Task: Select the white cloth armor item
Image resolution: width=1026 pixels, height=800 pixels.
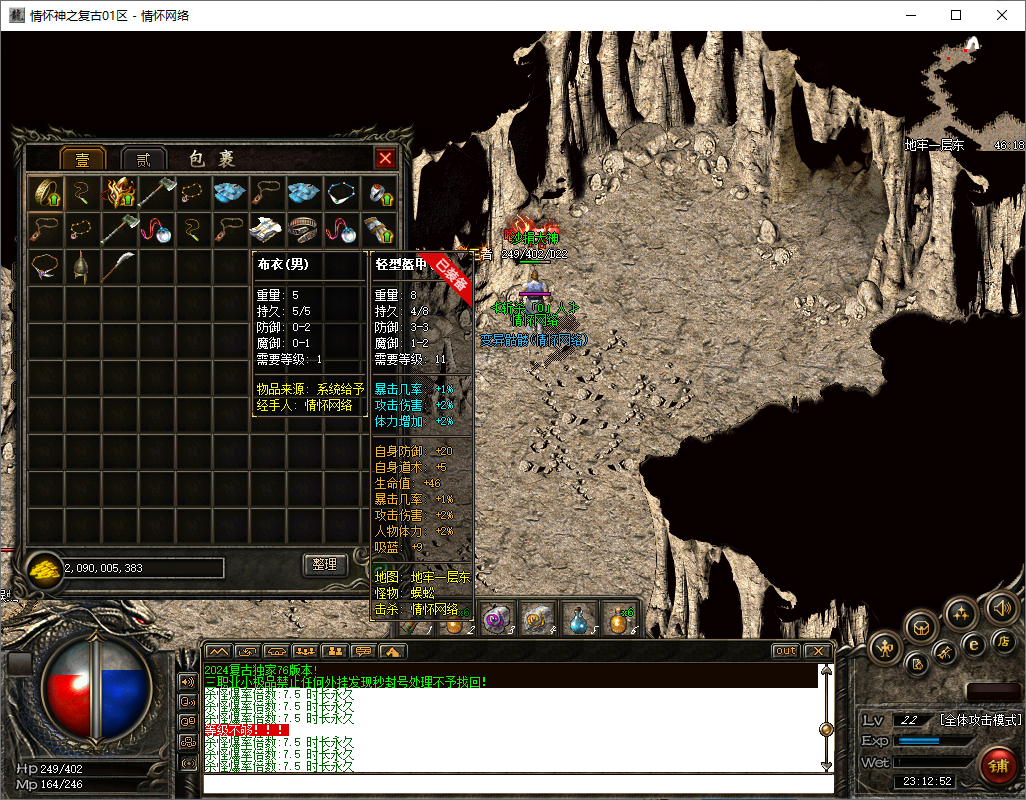Action: tap(268, 229)
